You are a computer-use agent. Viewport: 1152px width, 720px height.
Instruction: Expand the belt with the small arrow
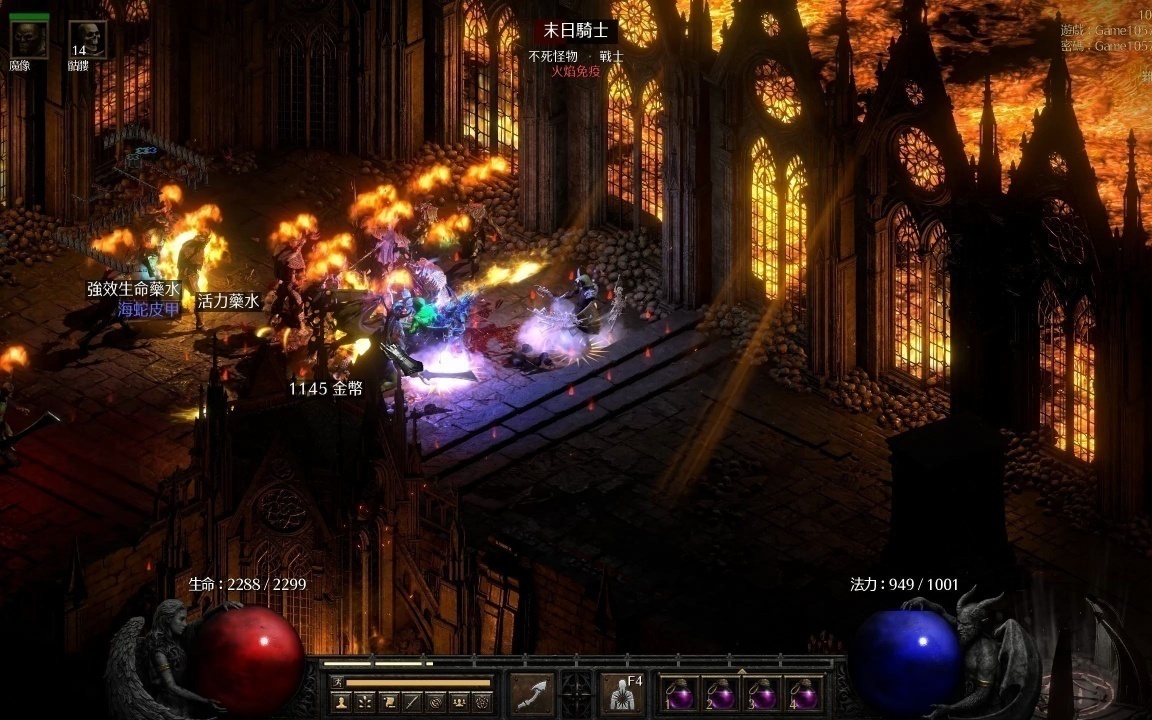(x=741, y=669)
